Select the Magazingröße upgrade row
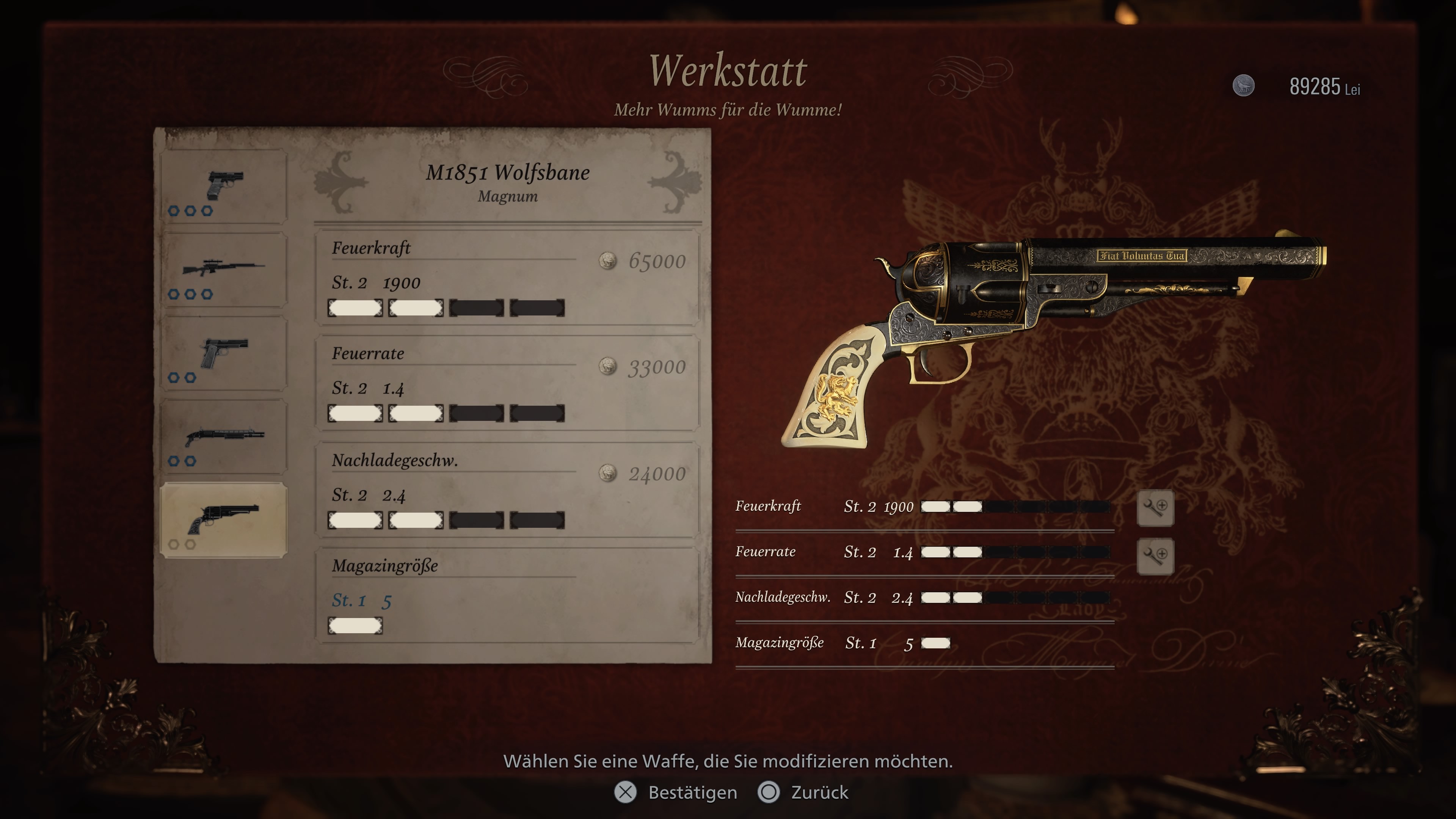Viewport: 1456px width, 819px height. click(507, 595)
